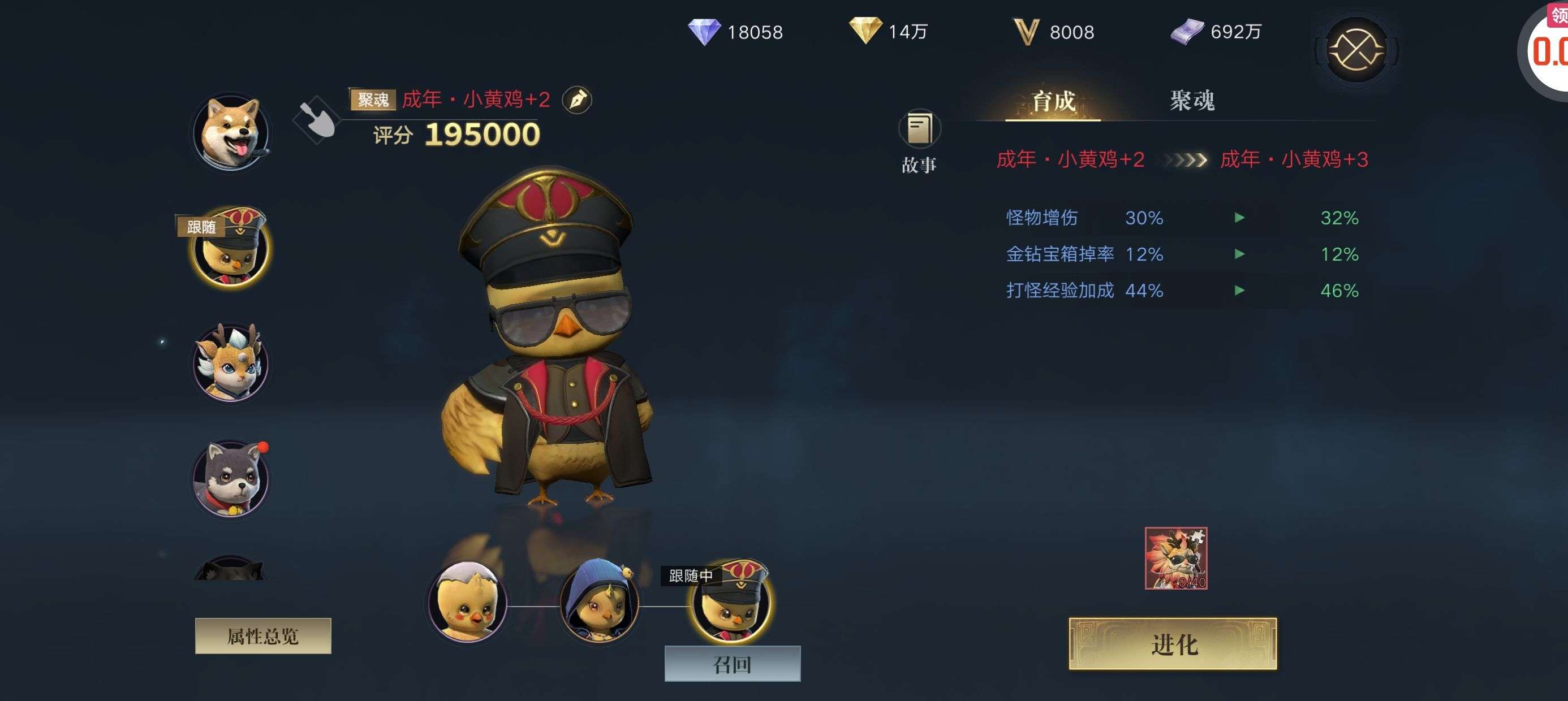Select the 育成 tab
This screenshot has height=701, width=1568.
(x=1053, y=101)
